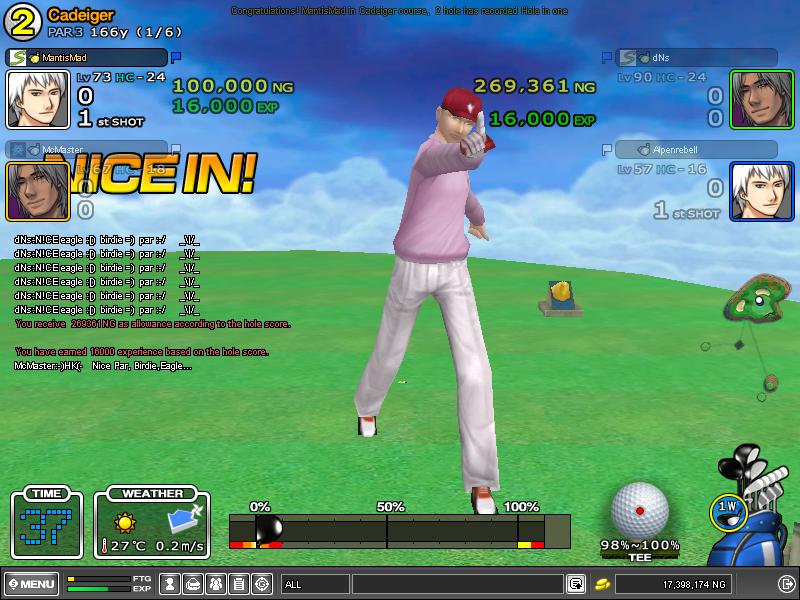This screenshot has height=600, width=800.
Task: Open the two-person group icon in toolbar
Action: pyautogui.click(x=216, y=583)
